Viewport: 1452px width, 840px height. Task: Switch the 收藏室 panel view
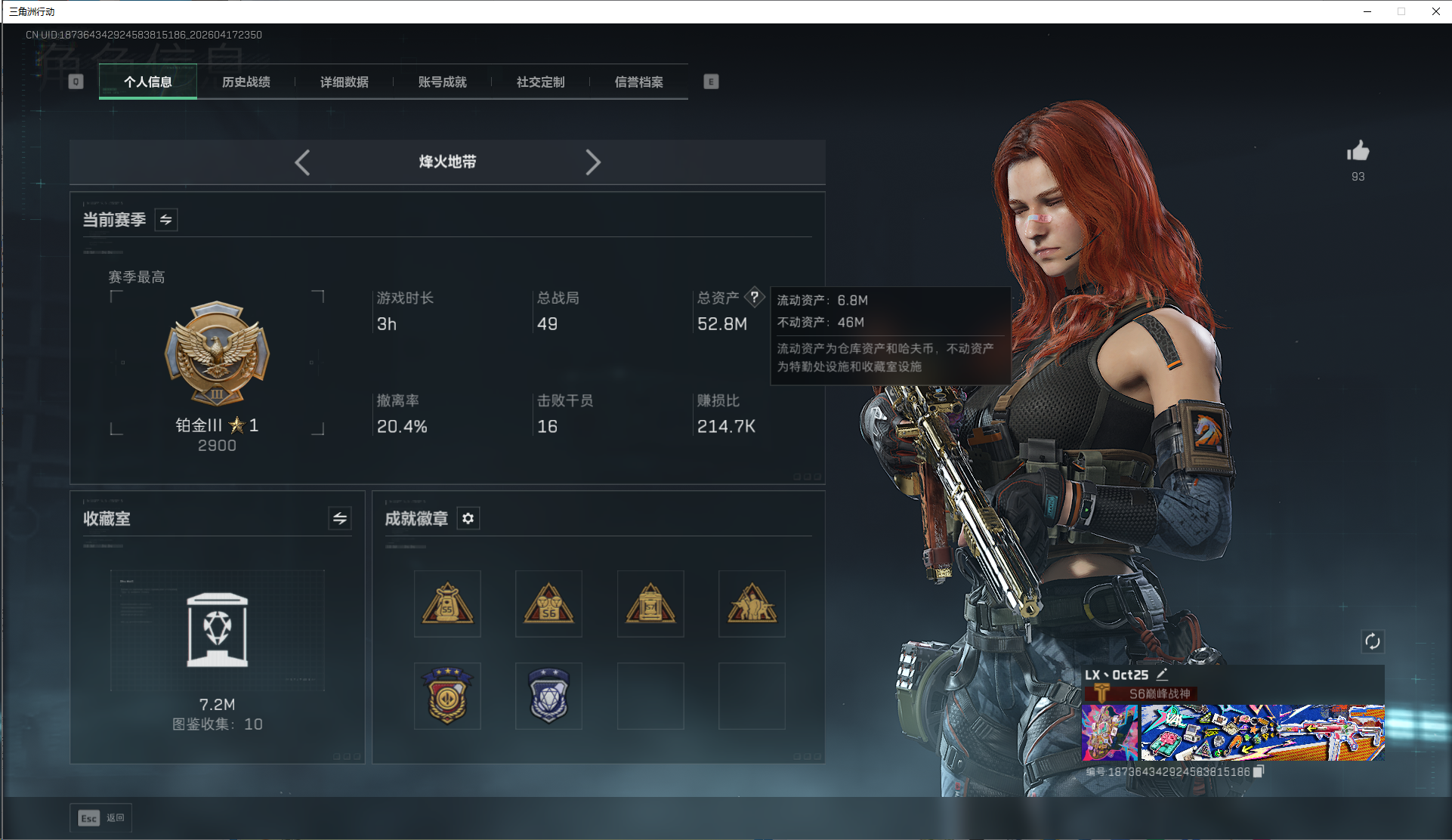coord(340,518)
